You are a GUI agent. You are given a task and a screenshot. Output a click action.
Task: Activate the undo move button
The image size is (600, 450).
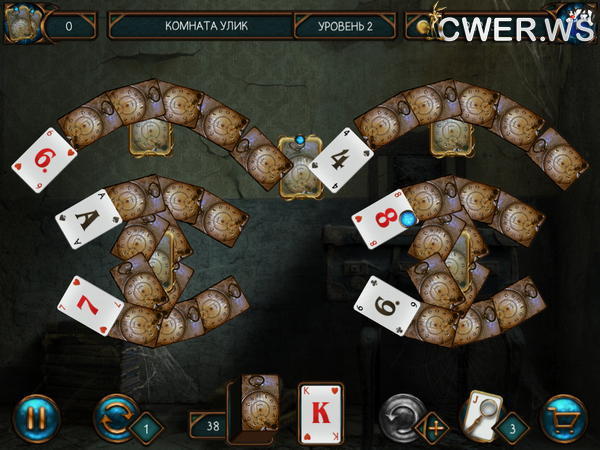(403, 413)
